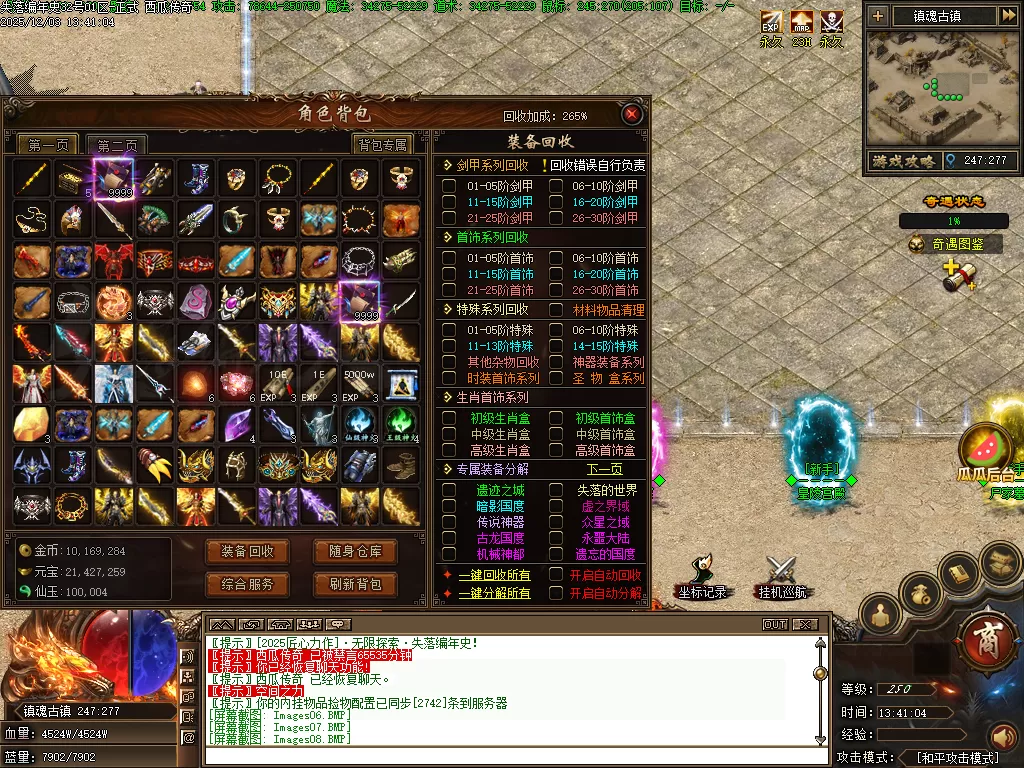
Task: Check the 26-30阶首饰 recycle option
Action: (x=556, y=290)
